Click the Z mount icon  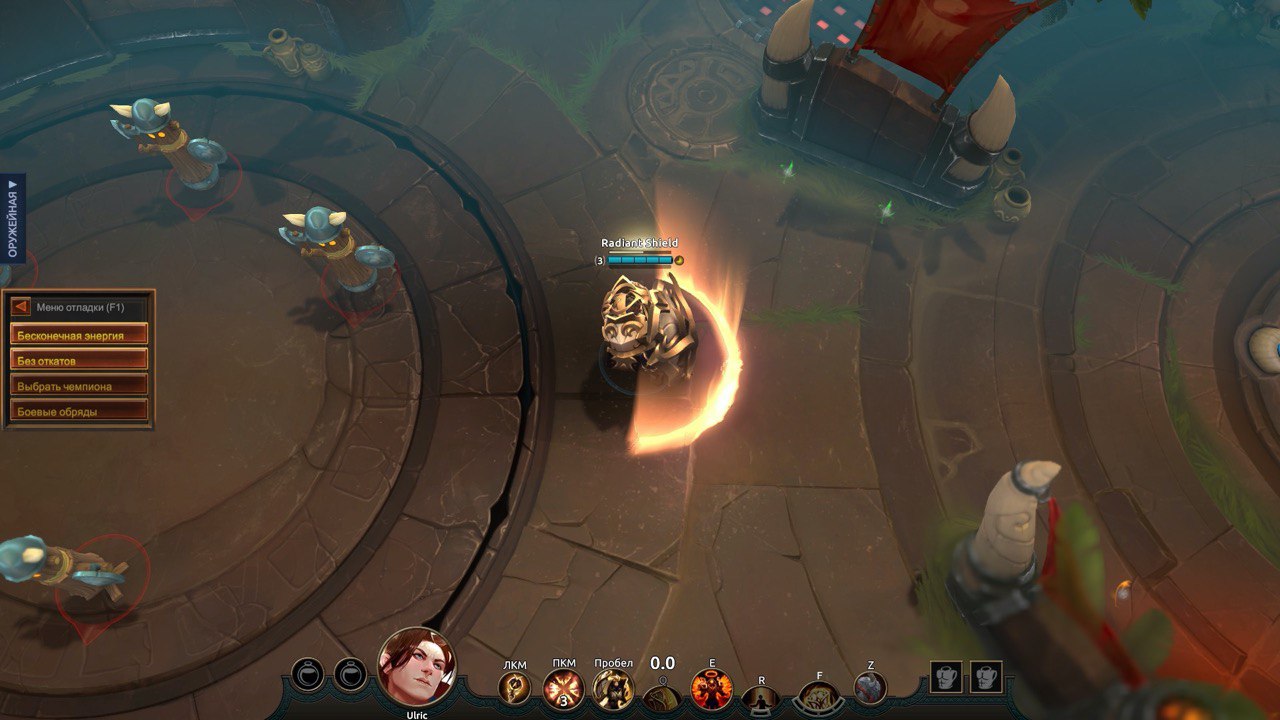870,687
